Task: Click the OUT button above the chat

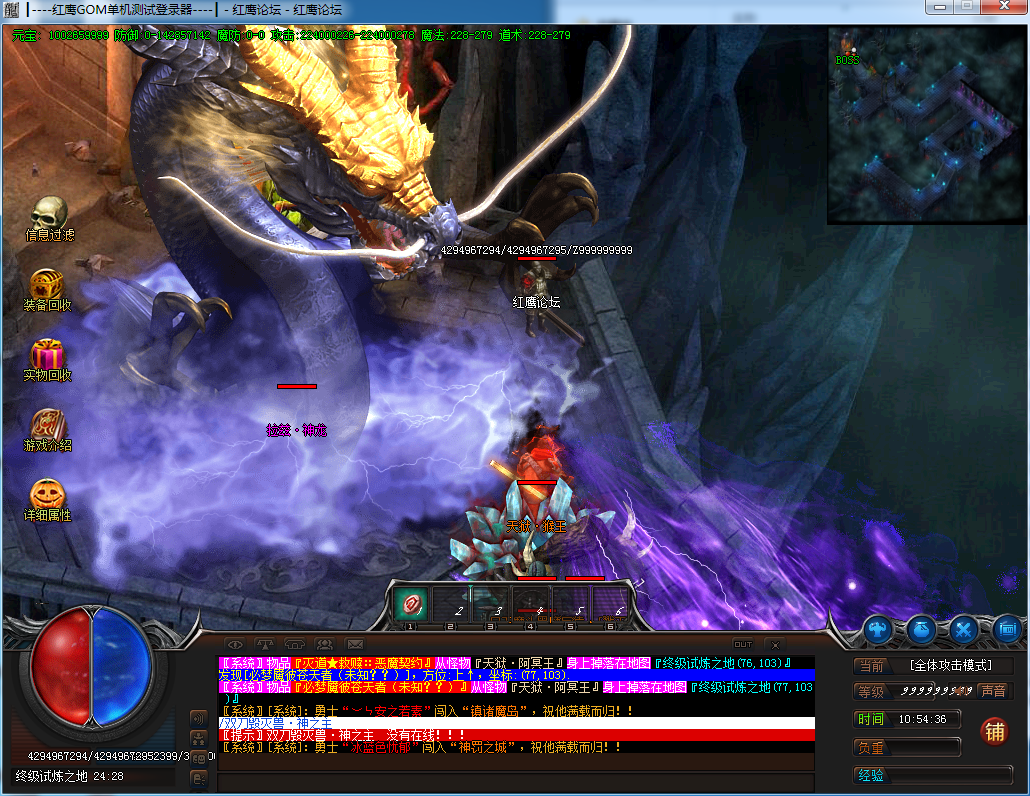Action: (743, 645)
